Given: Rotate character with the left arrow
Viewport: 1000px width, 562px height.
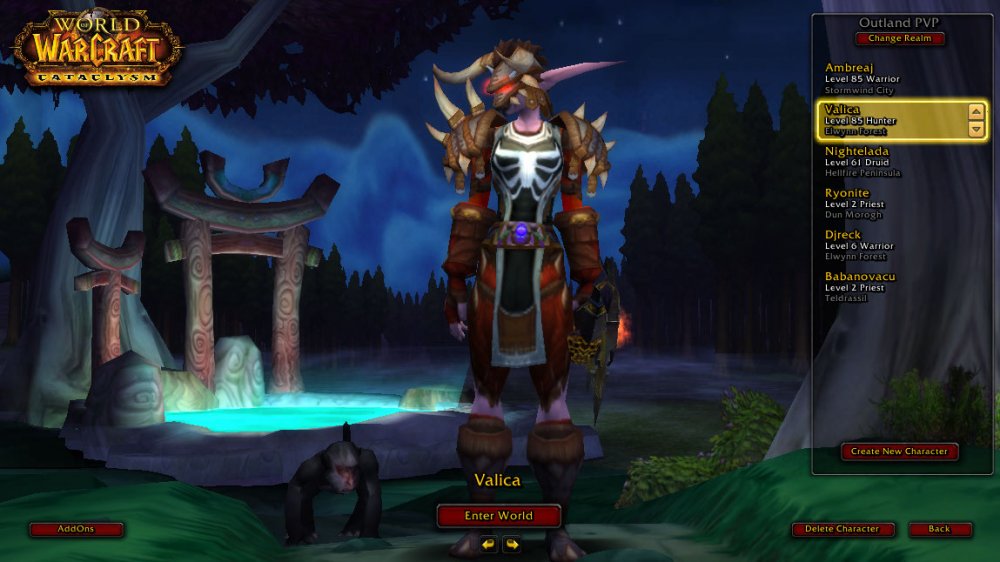Looking at the screenshot, I should (x=488, y=544).
